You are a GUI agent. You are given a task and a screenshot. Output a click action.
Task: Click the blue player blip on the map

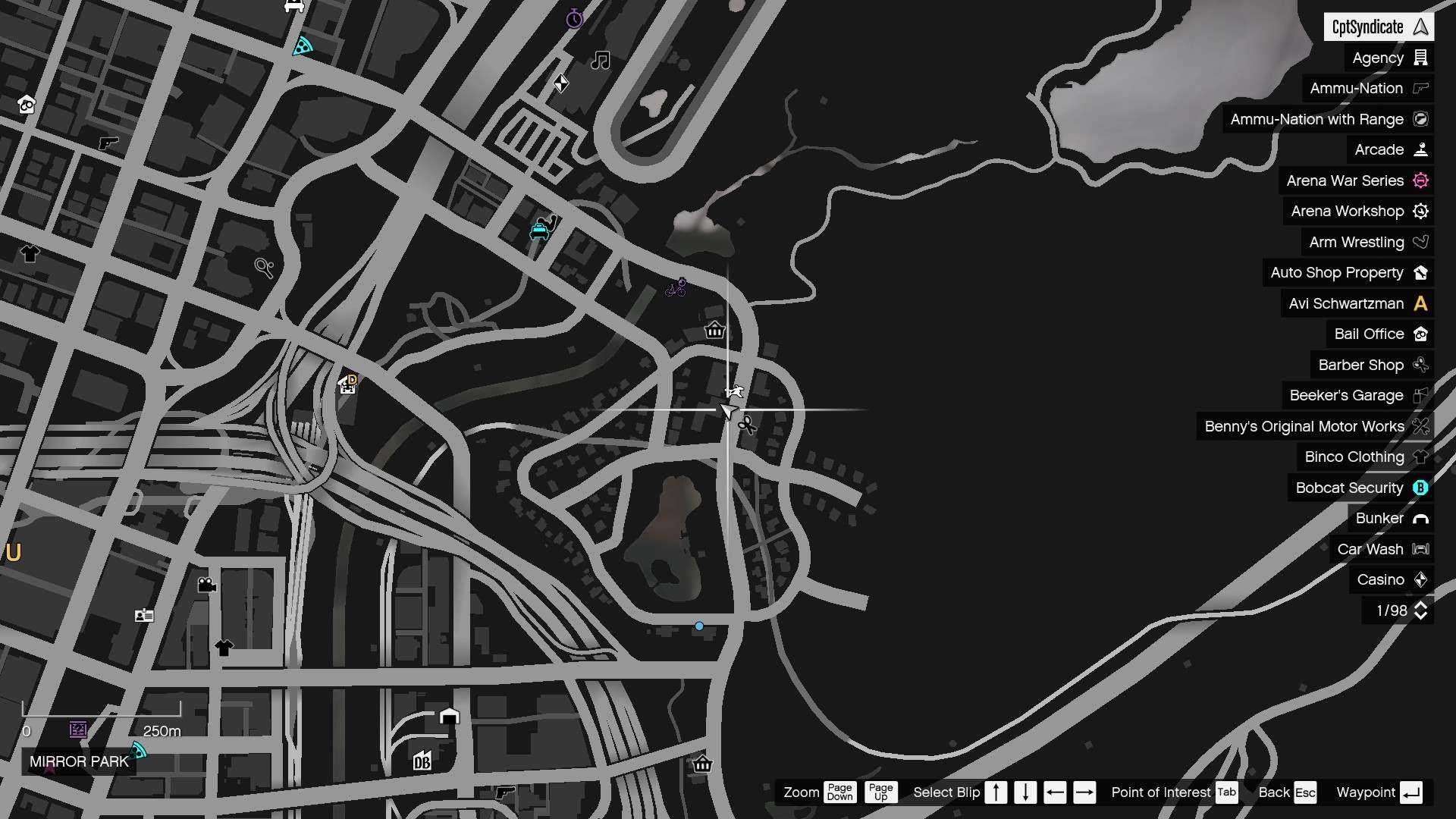point(698,626)
